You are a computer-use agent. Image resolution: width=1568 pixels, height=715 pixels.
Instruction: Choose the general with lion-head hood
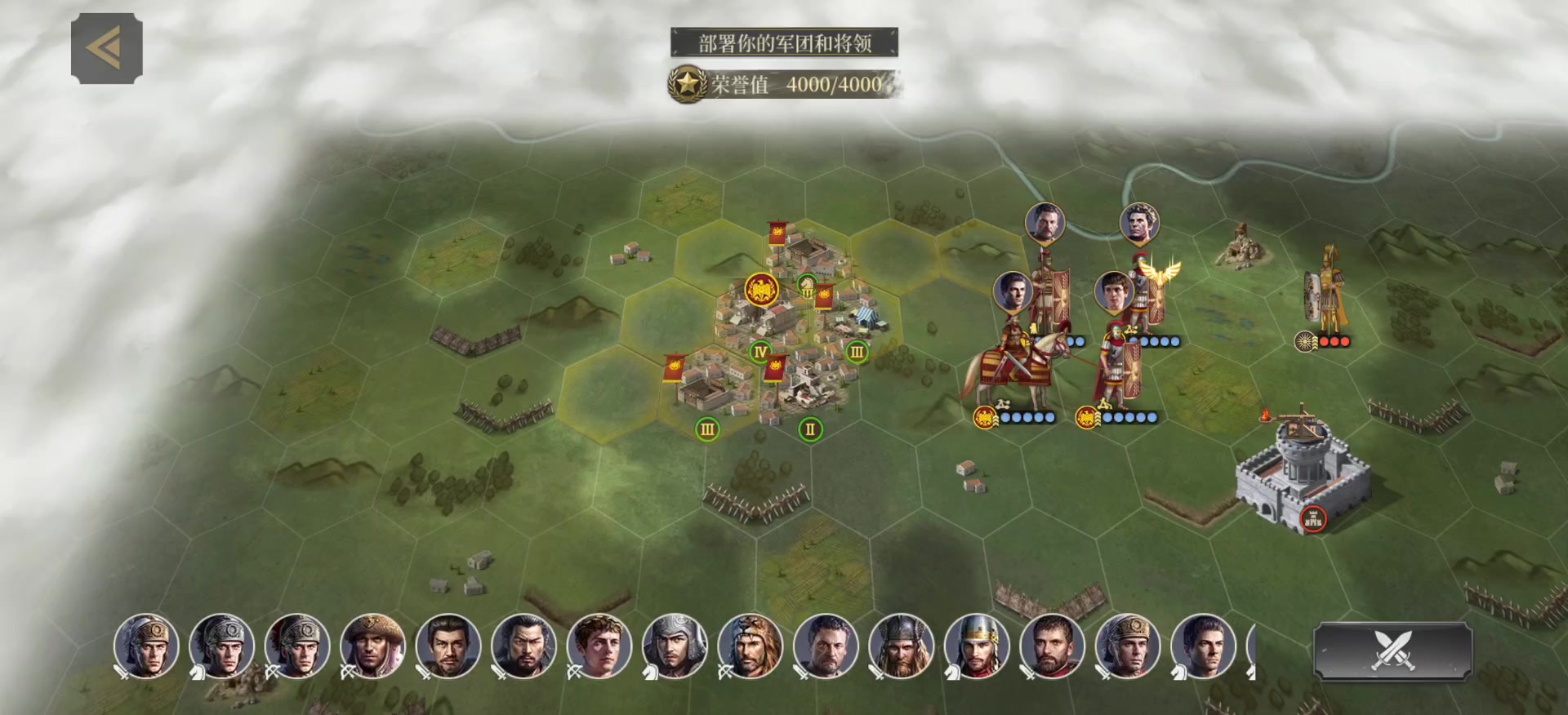pos(750,646)
